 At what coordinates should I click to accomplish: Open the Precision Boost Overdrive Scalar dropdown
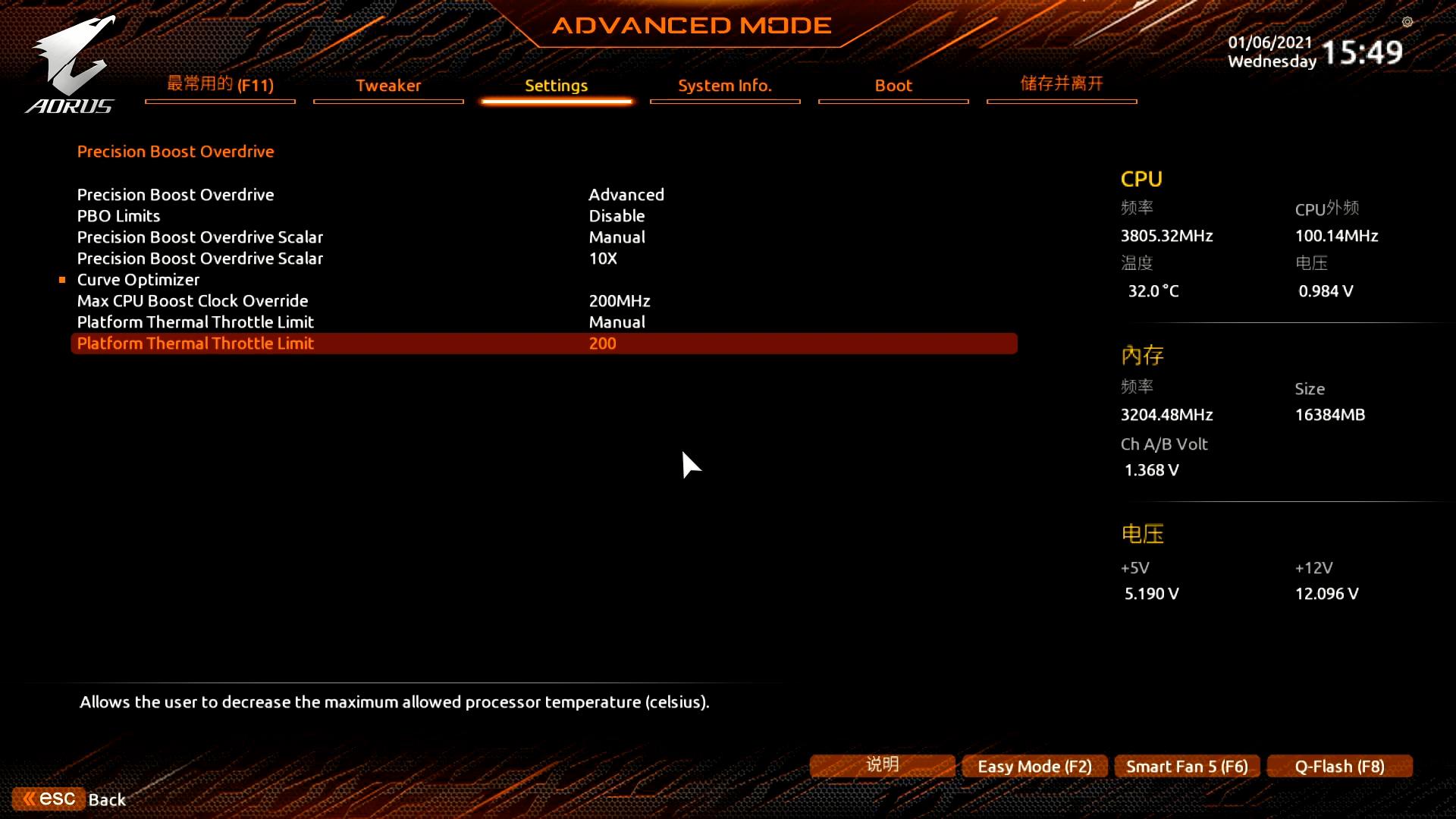point(617,237)
